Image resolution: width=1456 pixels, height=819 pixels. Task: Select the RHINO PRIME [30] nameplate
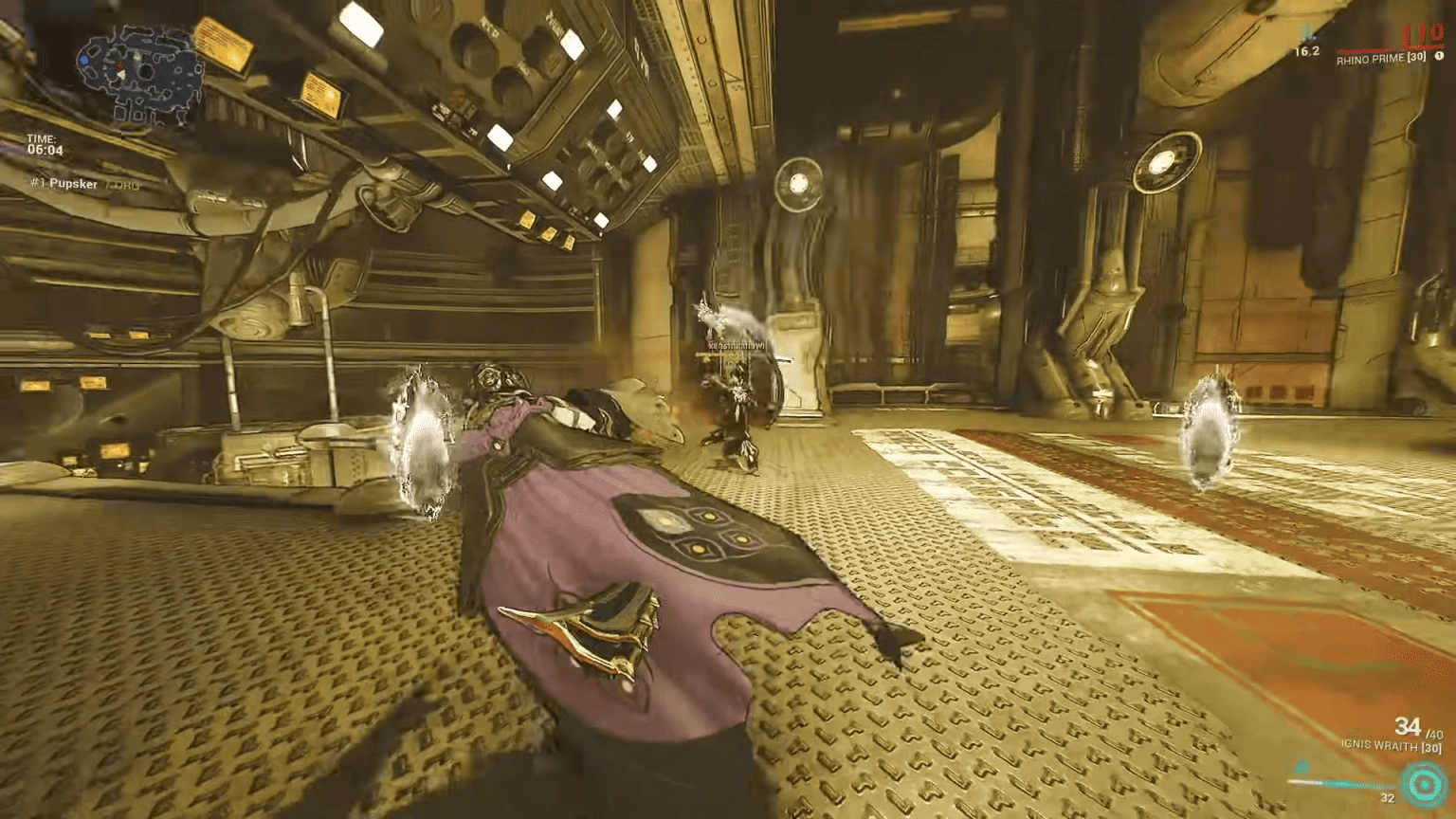[1382, 59]
